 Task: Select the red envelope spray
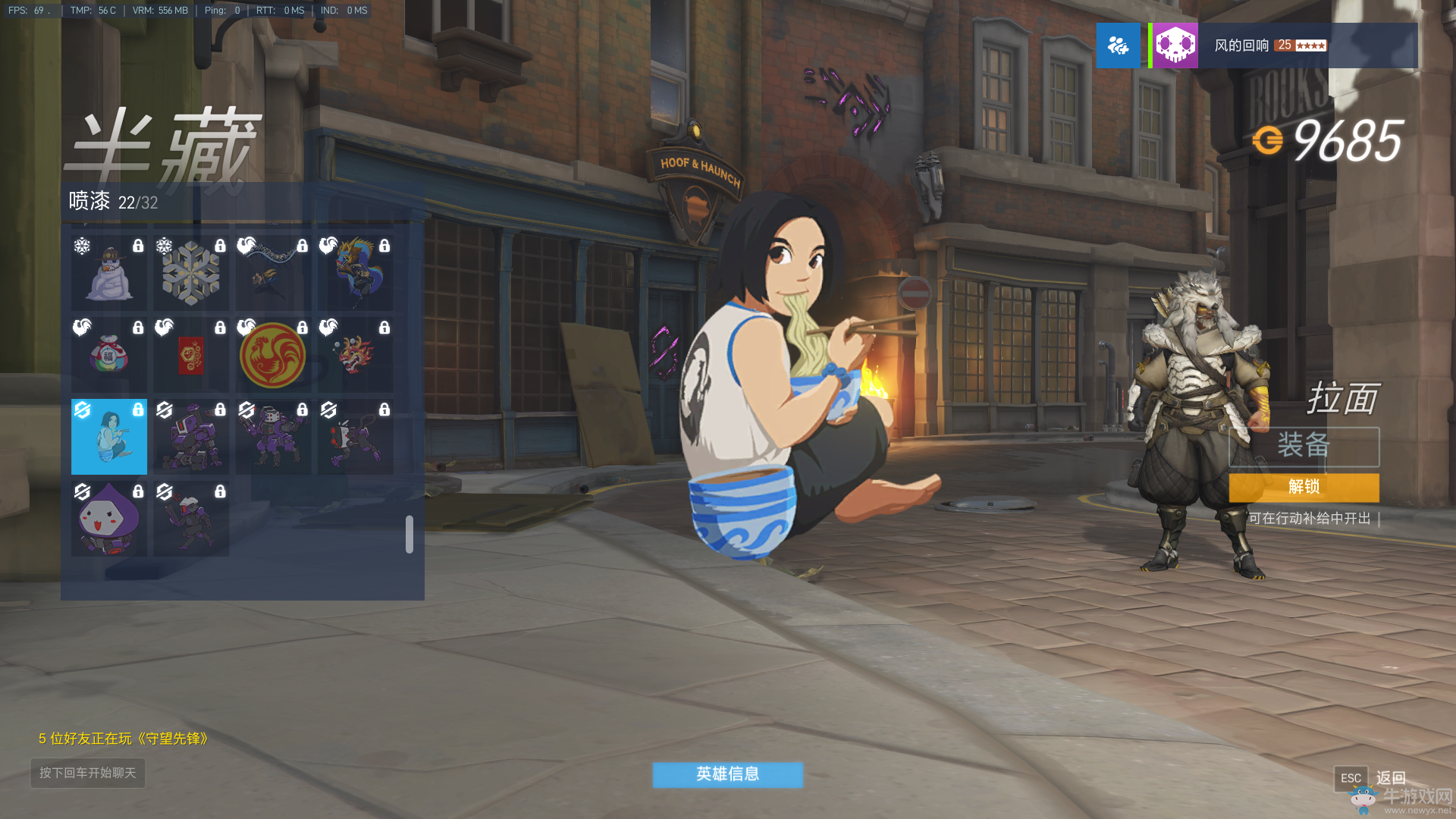click(x=191, y=355)
